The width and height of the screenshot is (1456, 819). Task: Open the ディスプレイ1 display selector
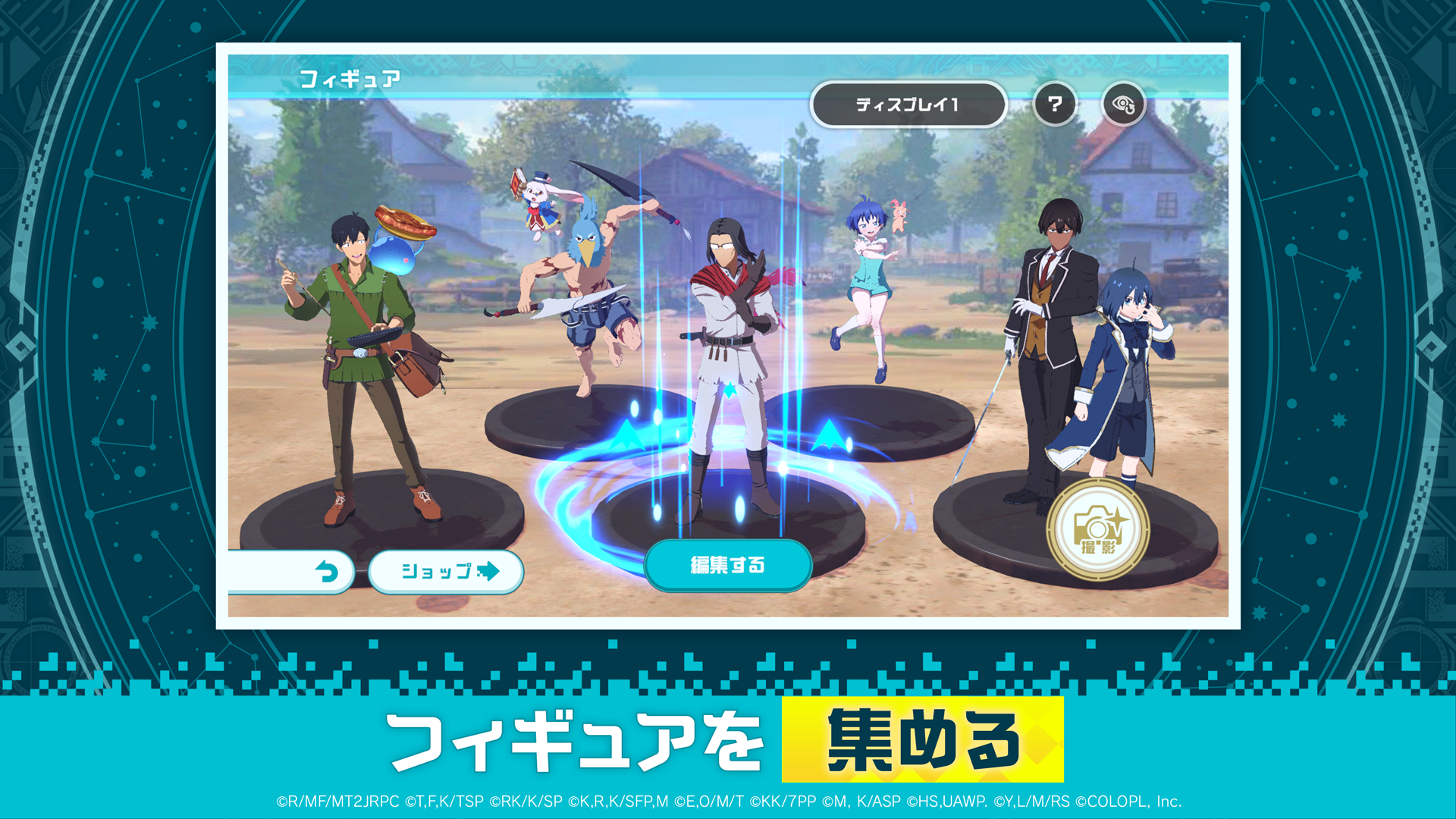pos(908,105)
